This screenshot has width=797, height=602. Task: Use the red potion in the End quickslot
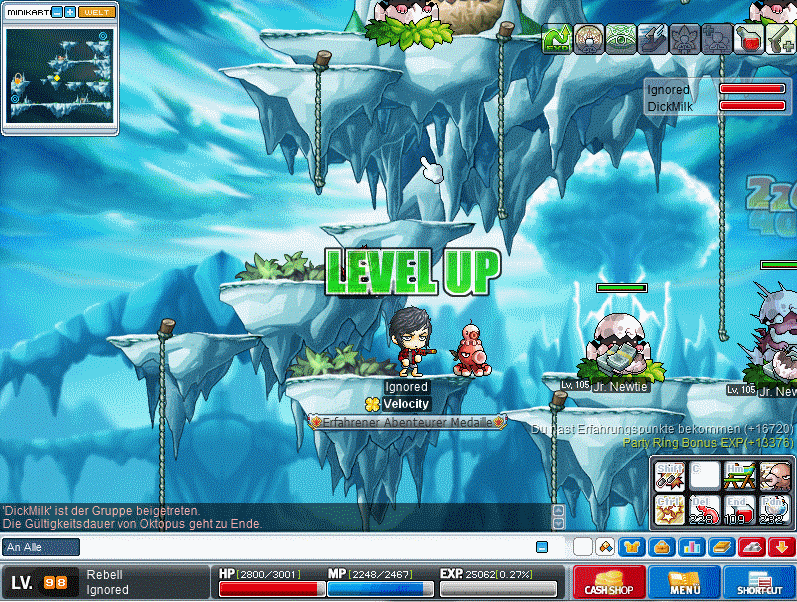coord(739,511)
